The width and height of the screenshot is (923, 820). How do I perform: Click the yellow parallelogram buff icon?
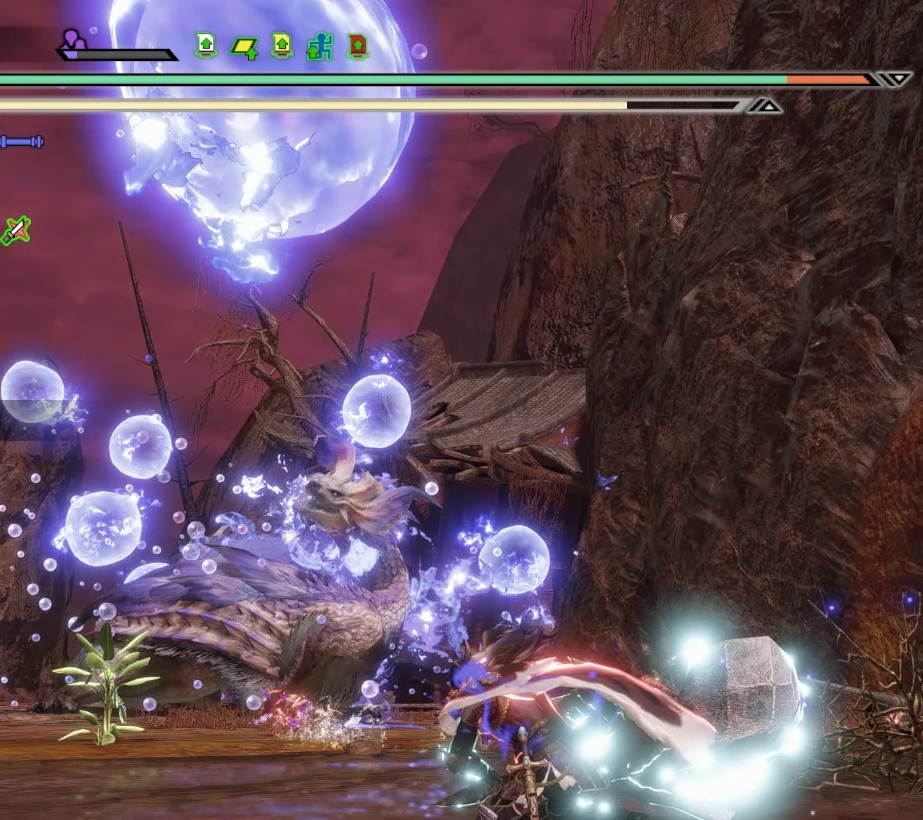coord(245,46)
